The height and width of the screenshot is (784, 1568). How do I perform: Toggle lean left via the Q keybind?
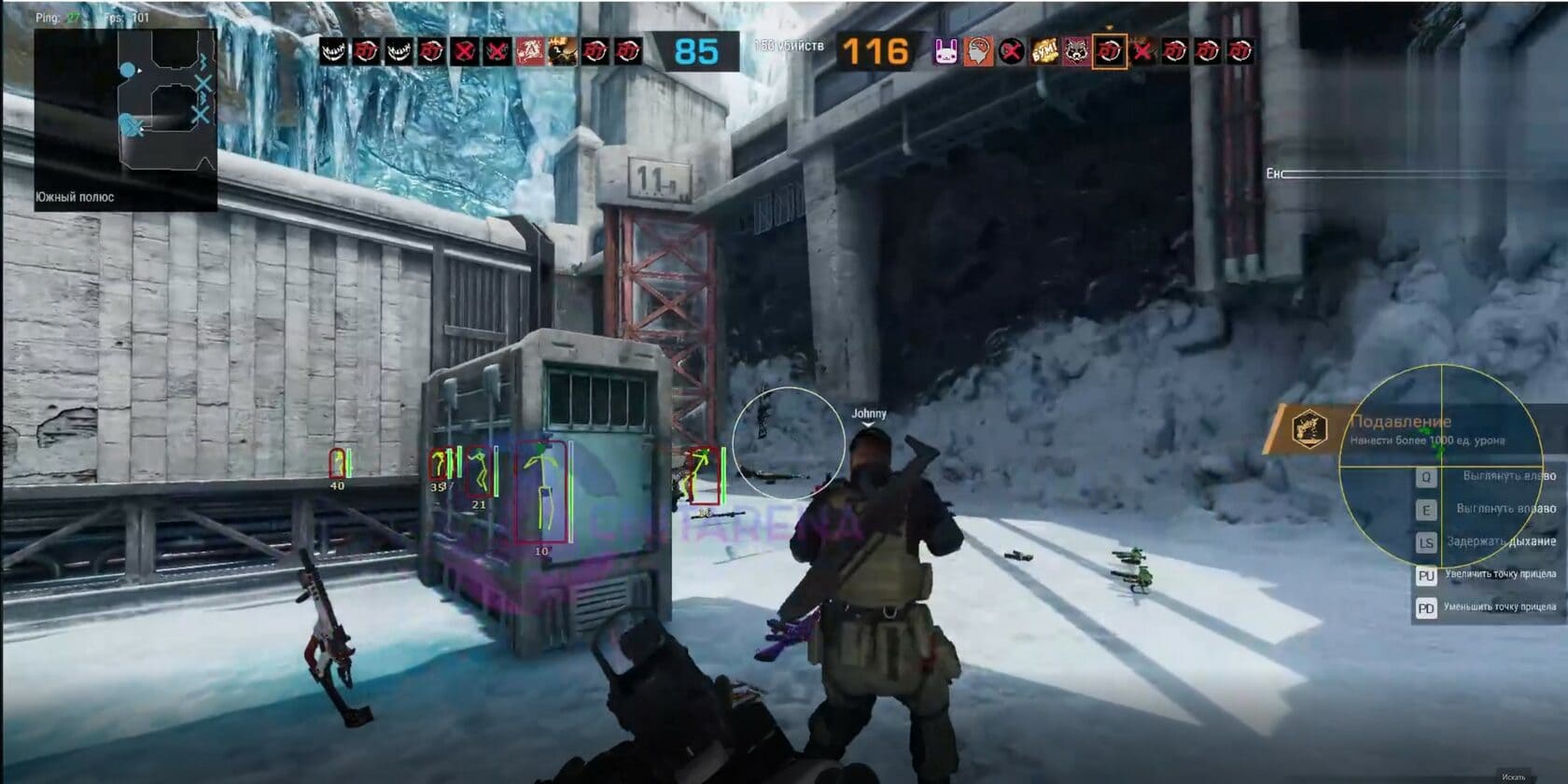pyautogui.click(x=1425, y=478)
